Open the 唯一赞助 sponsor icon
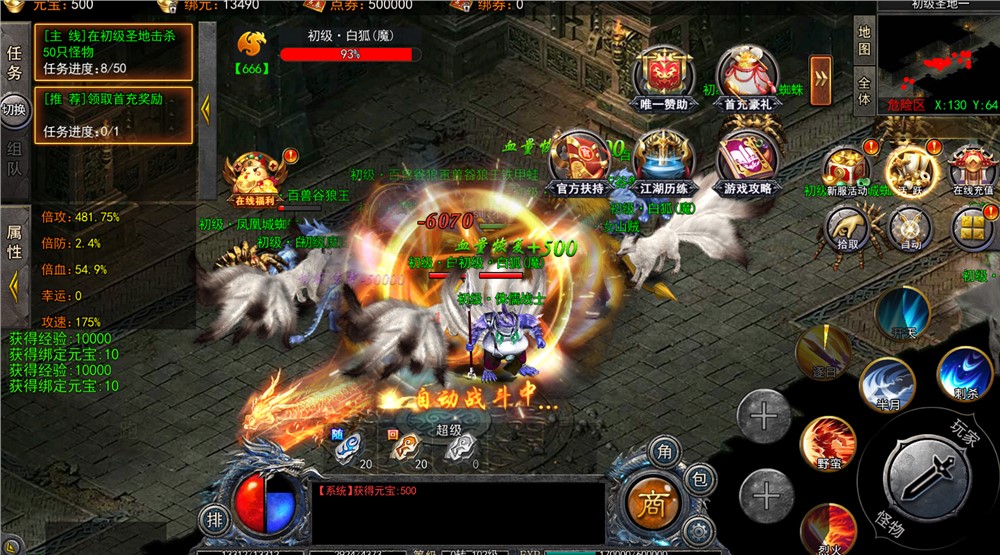The image size is (1000, 555). [662, 78]
